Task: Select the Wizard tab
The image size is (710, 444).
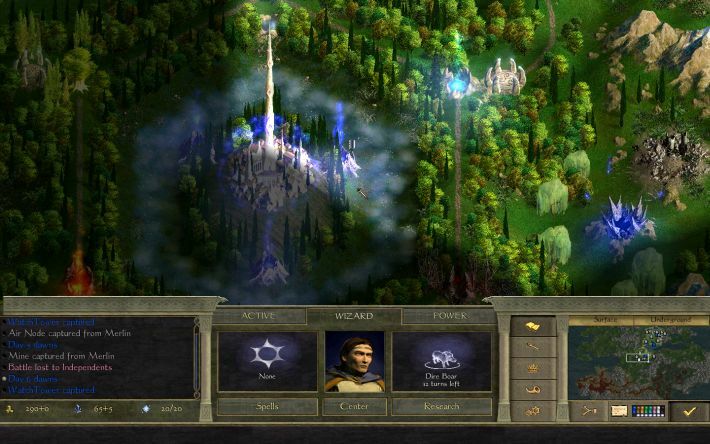Action: coord(354,316)
